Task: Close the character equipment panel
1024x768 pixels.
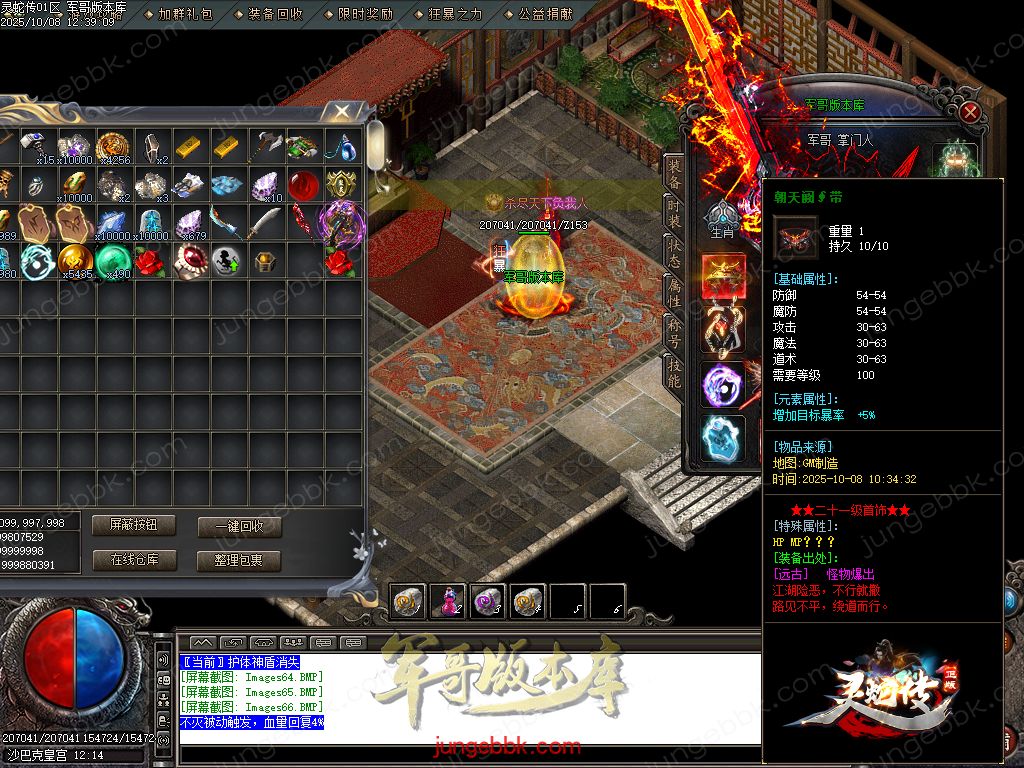Action: pos(970,112)
